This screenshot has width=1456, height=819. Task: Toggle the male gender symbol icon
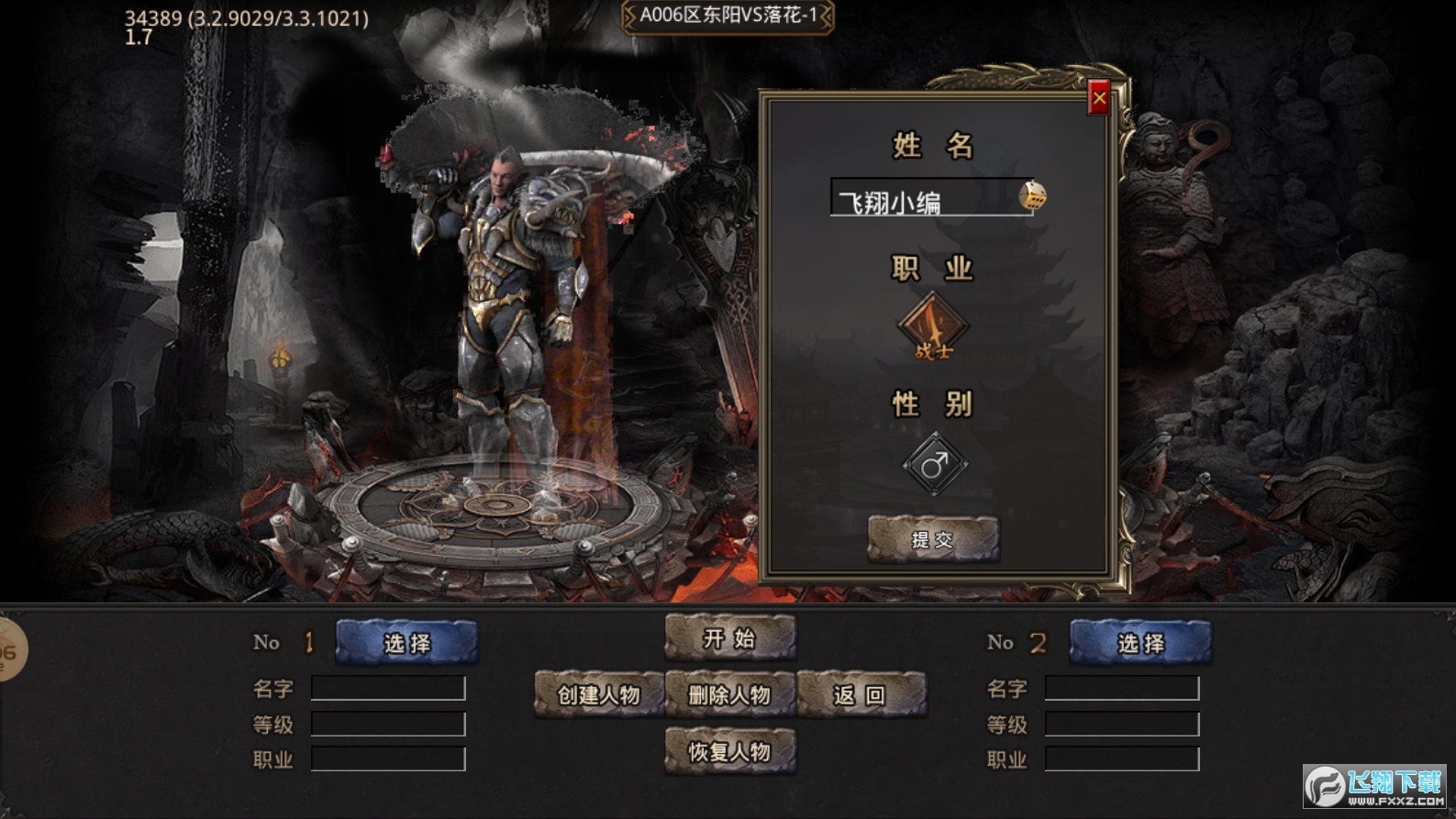934,465
